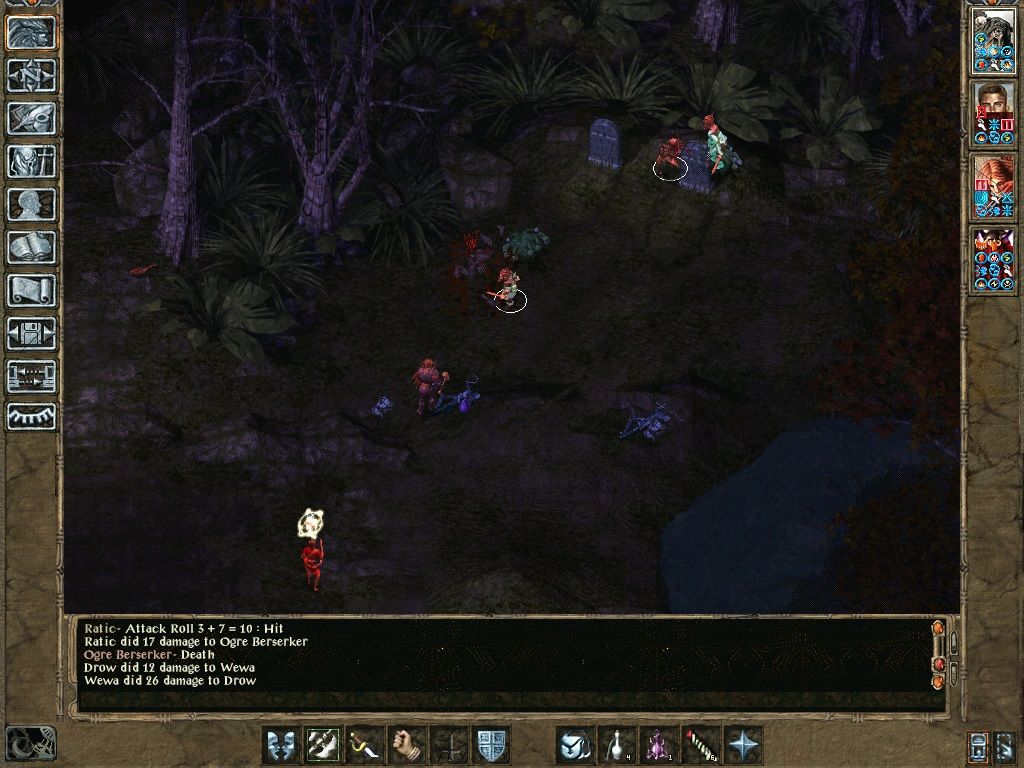Click the return to game button

point(31,33)
